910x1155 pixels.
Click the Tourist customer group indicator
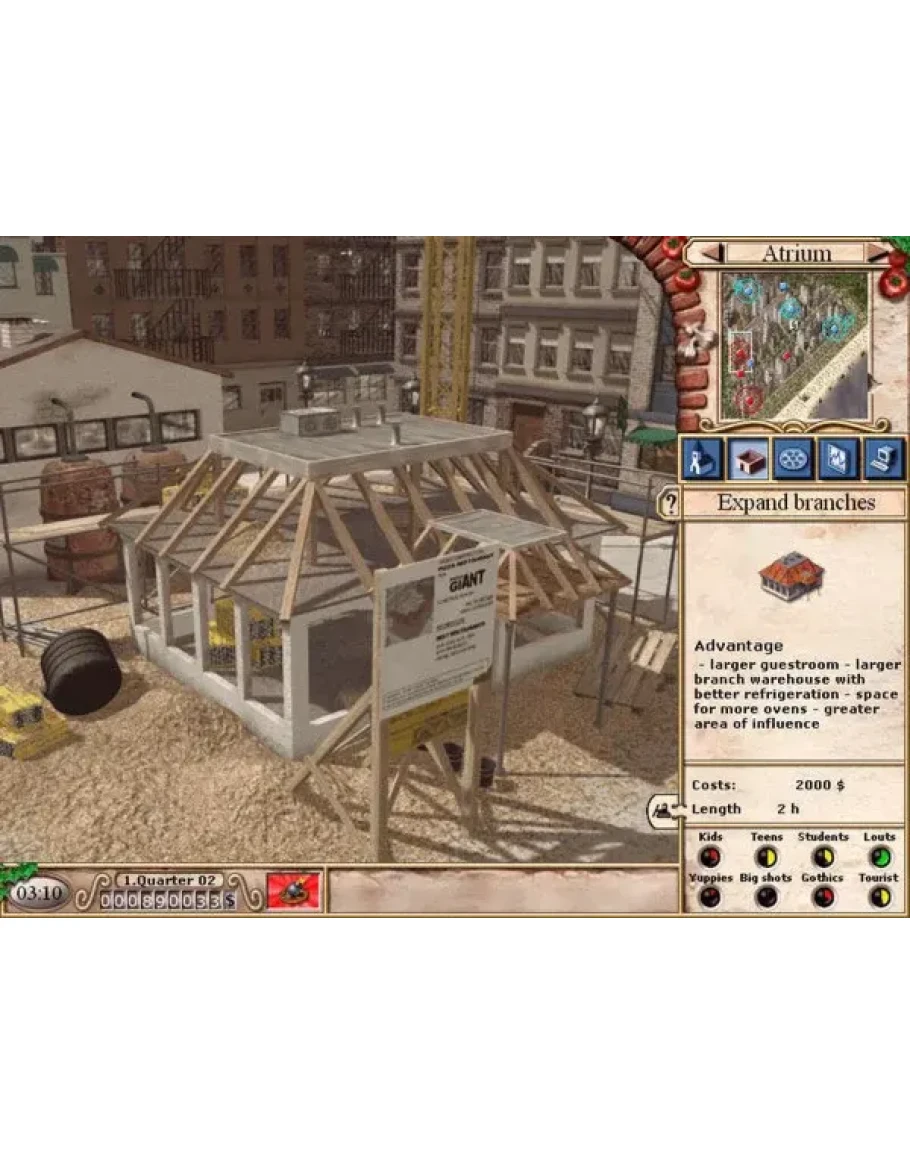point(880,897)
